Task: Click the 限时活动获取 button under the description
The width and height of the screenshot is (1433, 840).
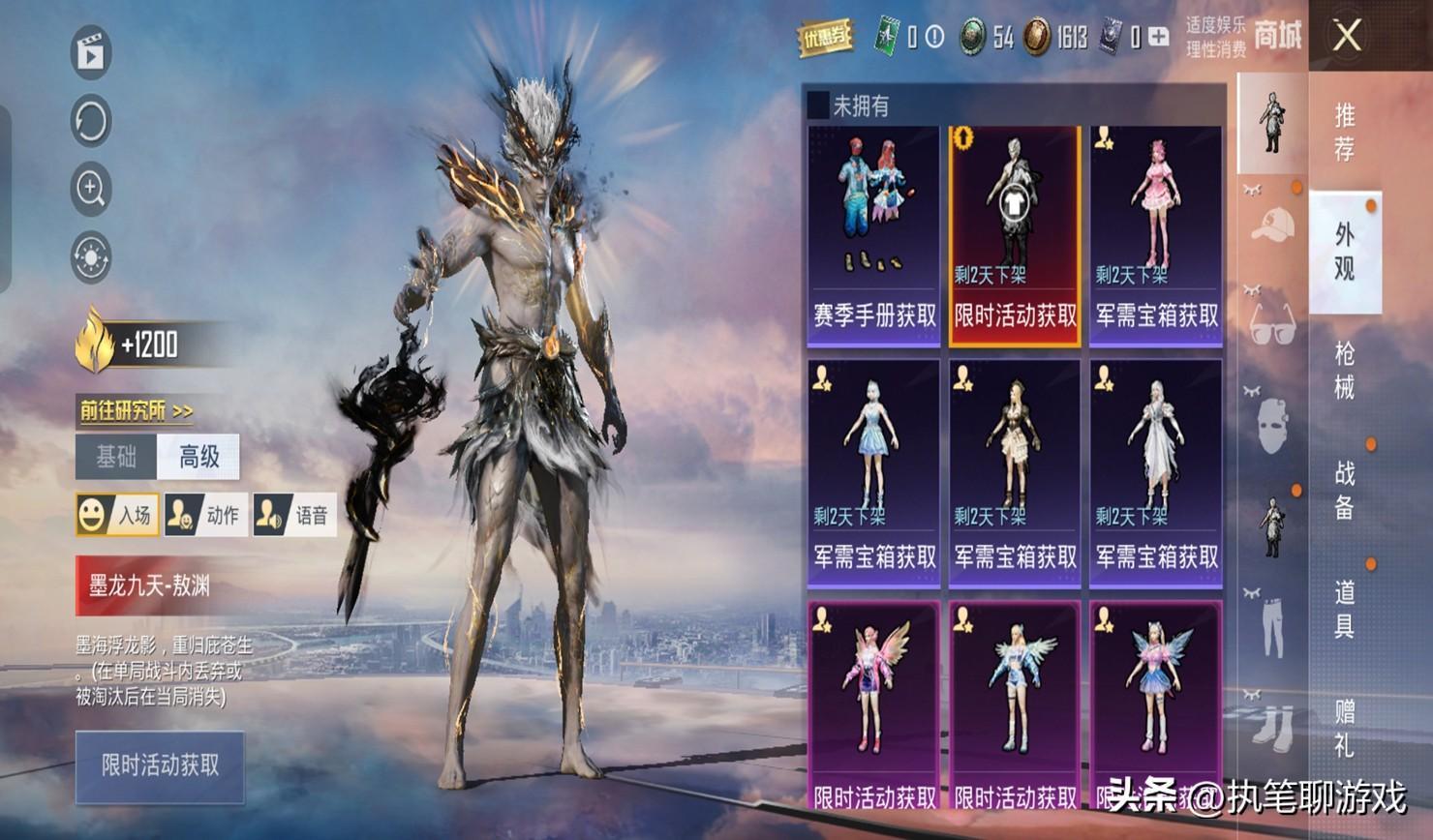Action: [160, 766]
